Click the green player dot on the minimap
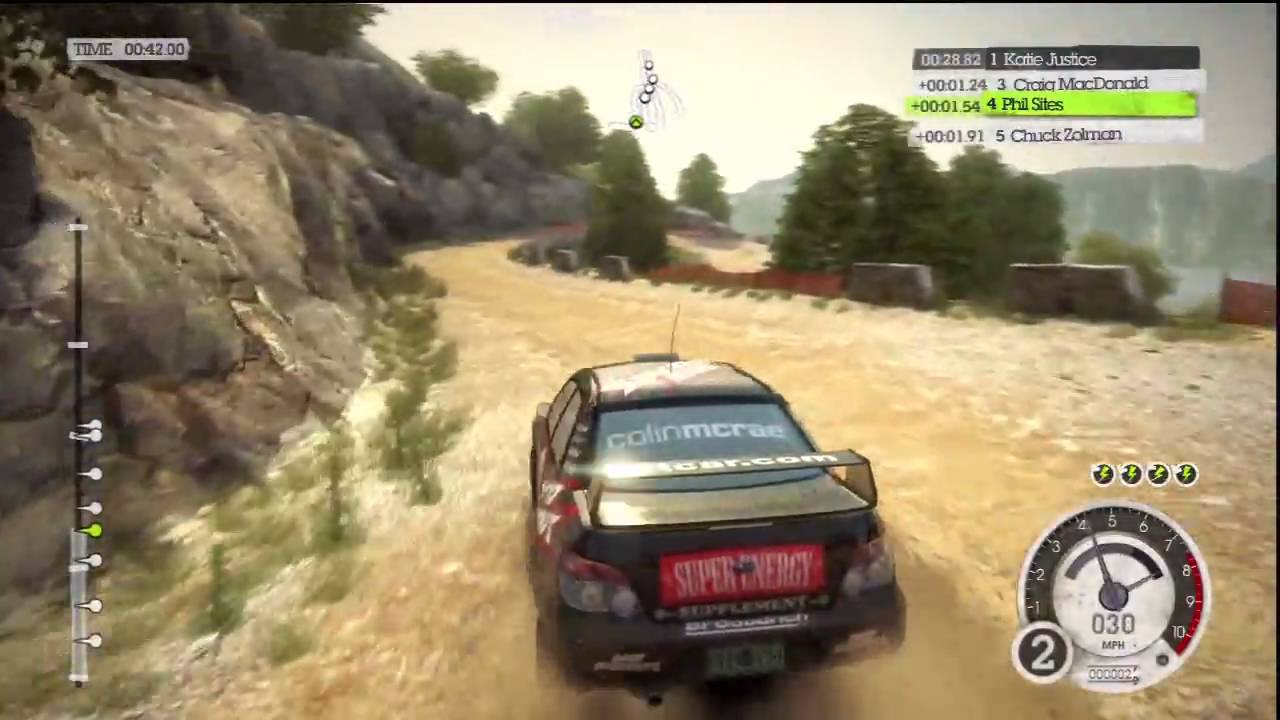 [x=636, y=122]
